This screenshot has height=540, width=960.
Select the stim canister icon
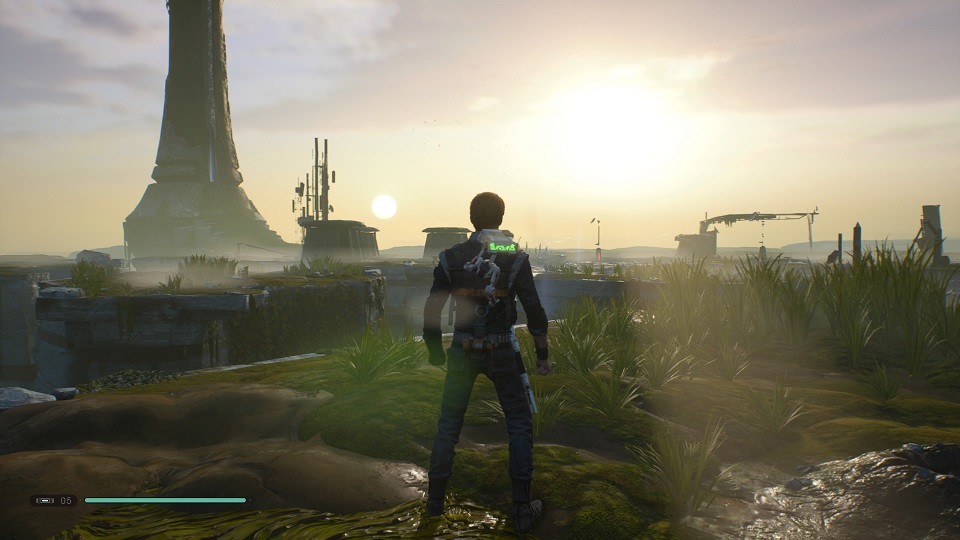click(44, 500)
